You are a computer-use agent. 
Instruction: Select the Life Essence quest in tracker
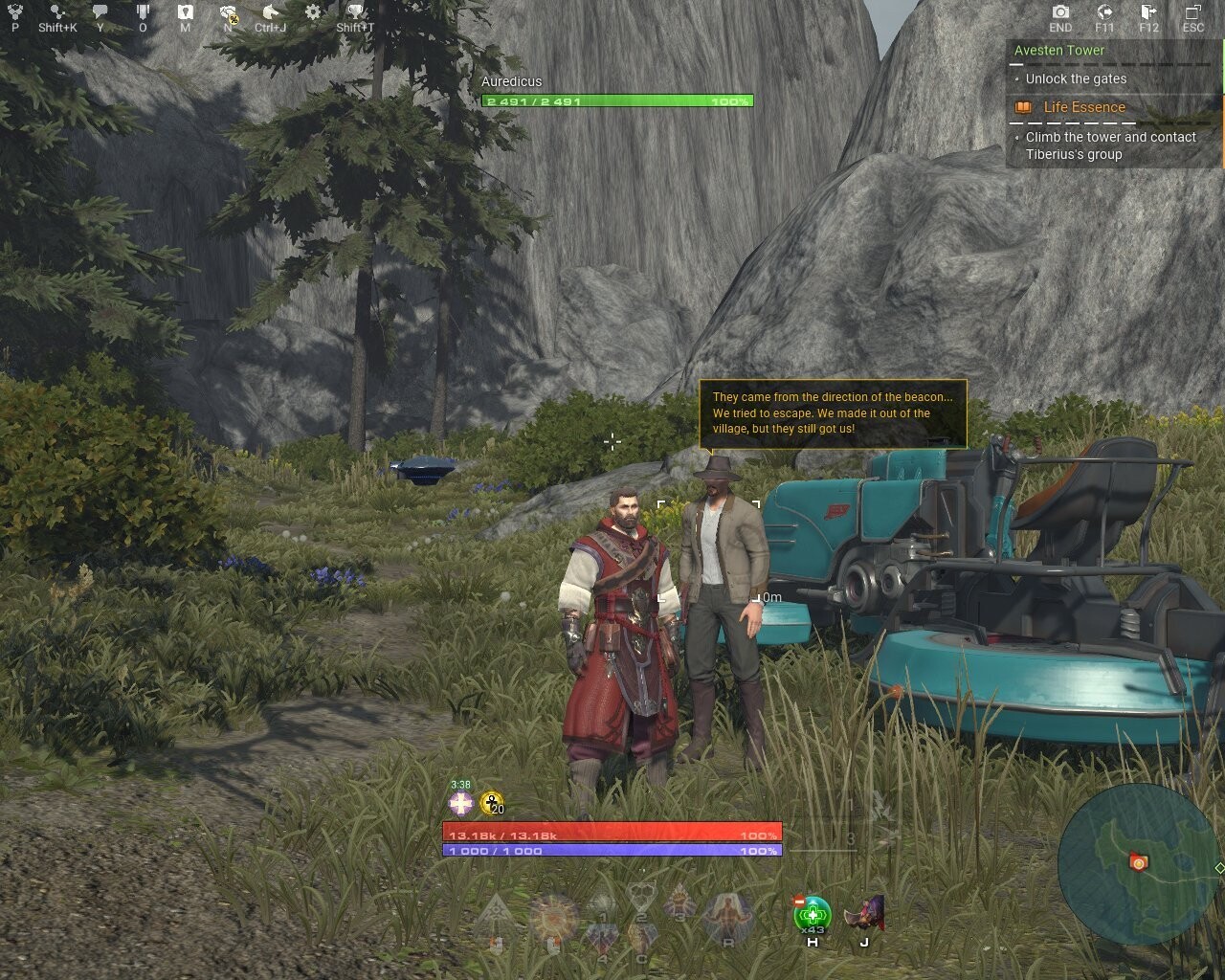click(1083, 107)
